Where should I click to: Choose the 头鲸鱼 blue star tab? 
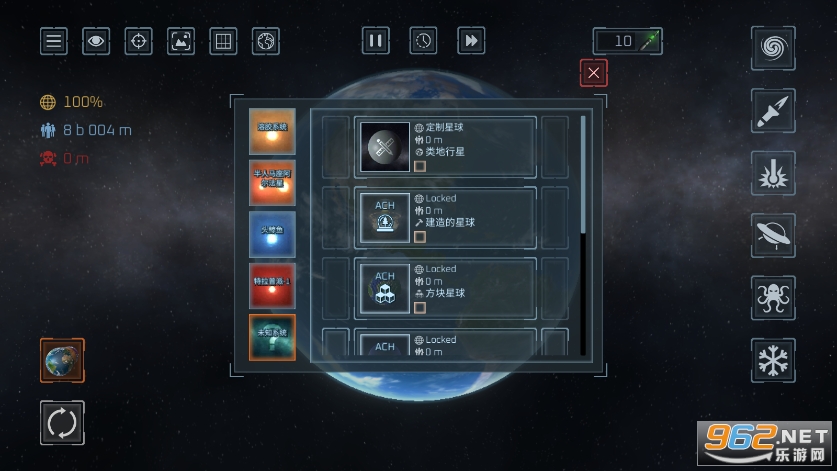272,234
